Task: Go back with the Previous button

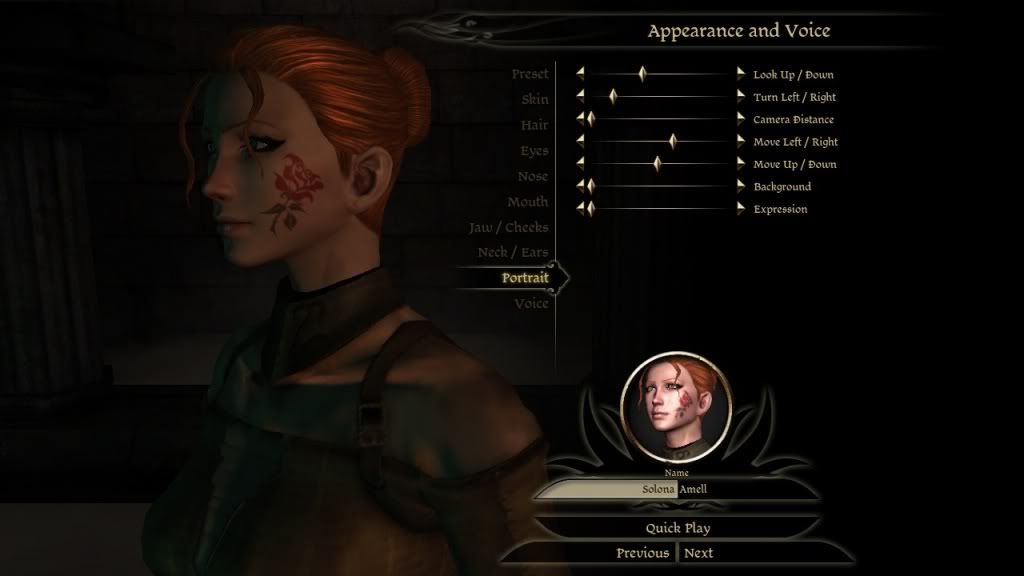Action: tap(642, 553)
